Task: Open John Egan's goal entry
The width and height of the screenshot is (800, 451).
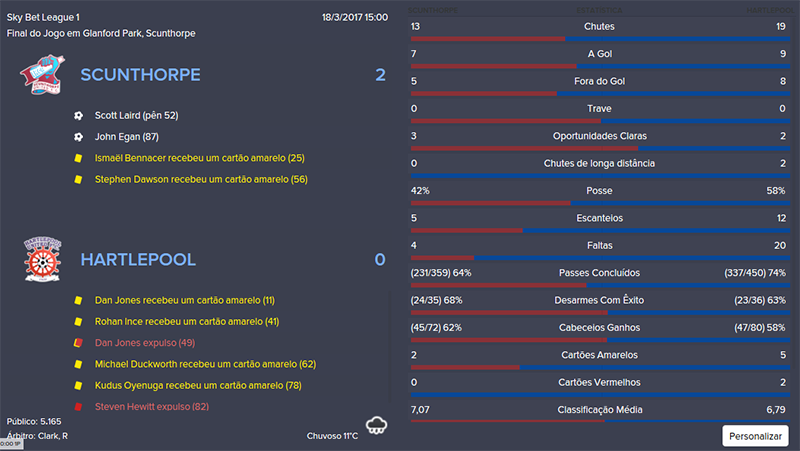Action: 127,137
